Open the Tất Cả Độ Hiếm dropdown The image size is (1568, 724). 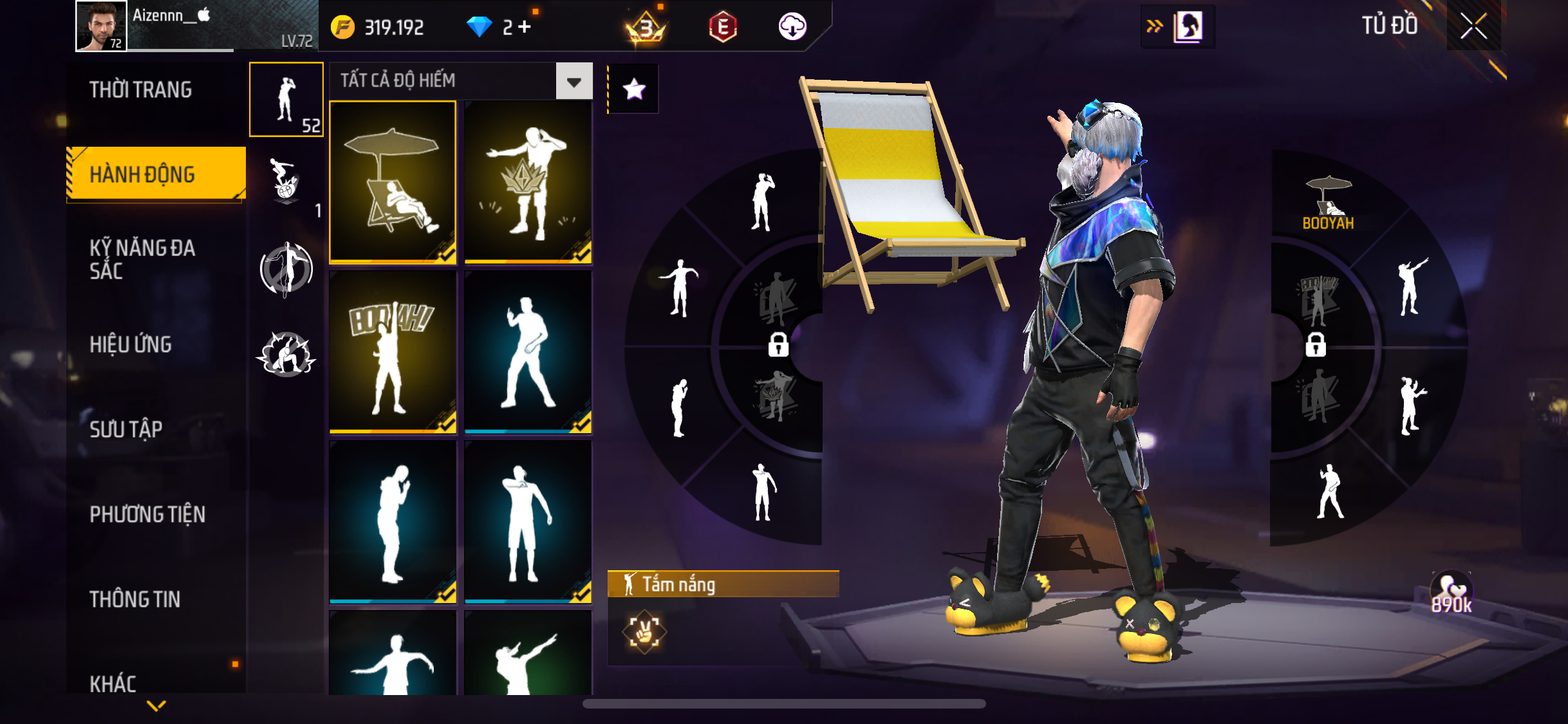point(574,81)
